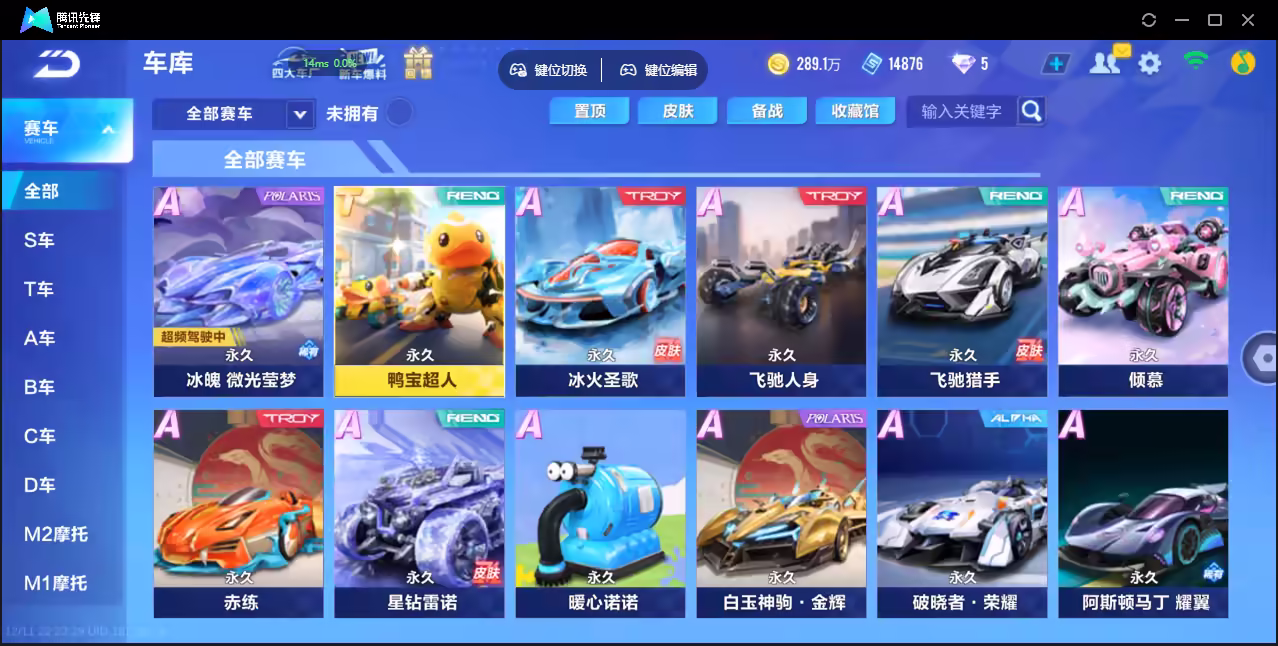This screenshot has height=646, width=1278.
Task: Open the 收藏馆 collection
Action: click(854, 111)
